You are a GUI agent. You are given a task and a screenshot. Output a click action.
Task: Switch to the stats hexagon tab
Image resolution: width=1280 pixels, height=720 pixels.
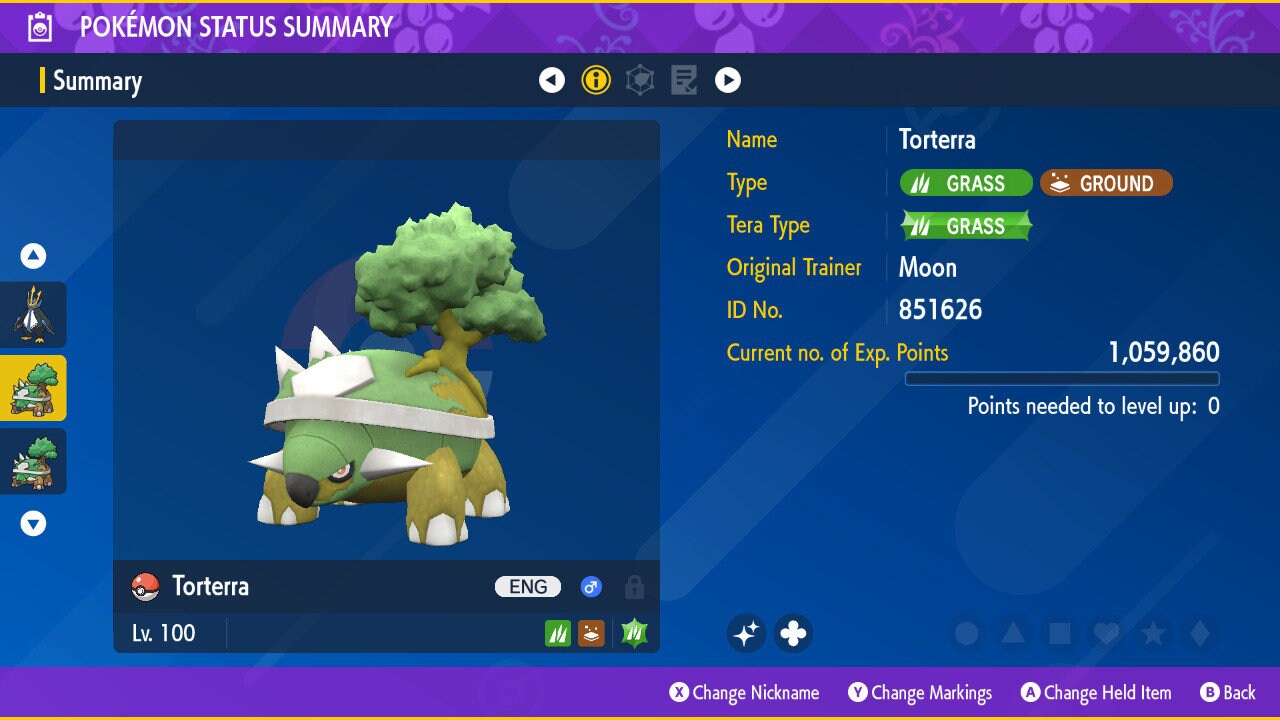click(640, 80)
